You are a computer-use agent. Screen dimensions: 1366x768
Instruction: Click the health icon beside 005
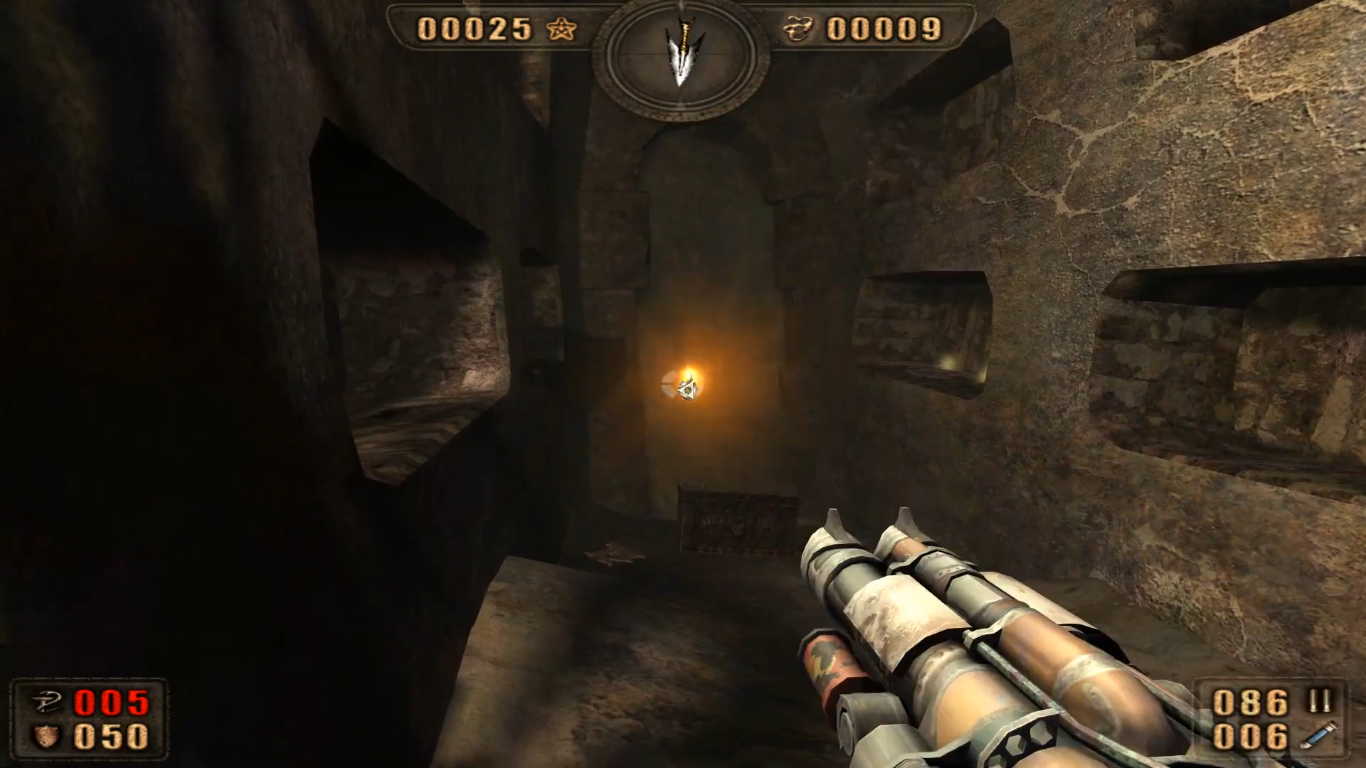[46, 702]
